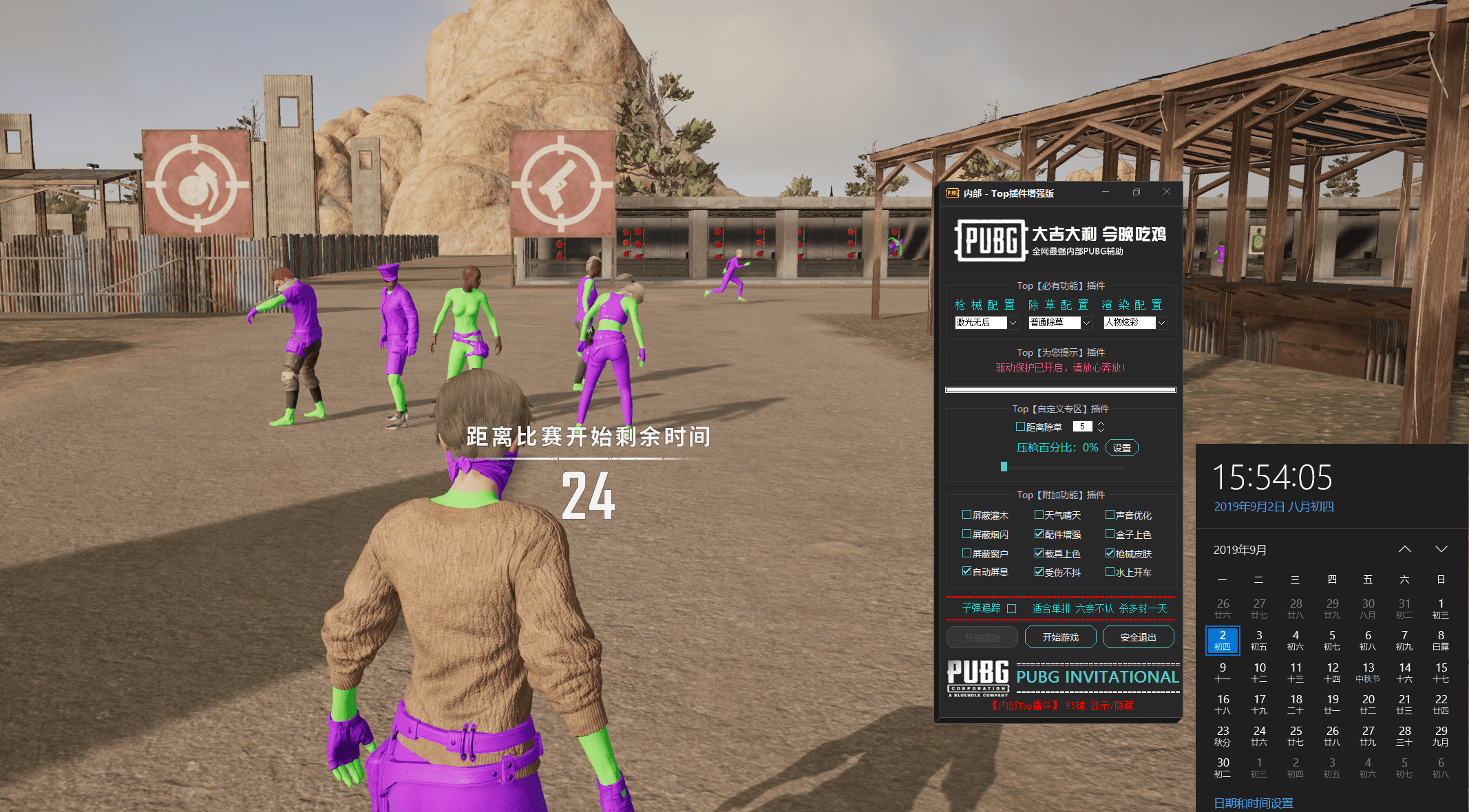This screenshot has height=812, width=1469.
Task: Close the 内部 - Top插件增强版 window
Action: click(x=1166, y=192)
